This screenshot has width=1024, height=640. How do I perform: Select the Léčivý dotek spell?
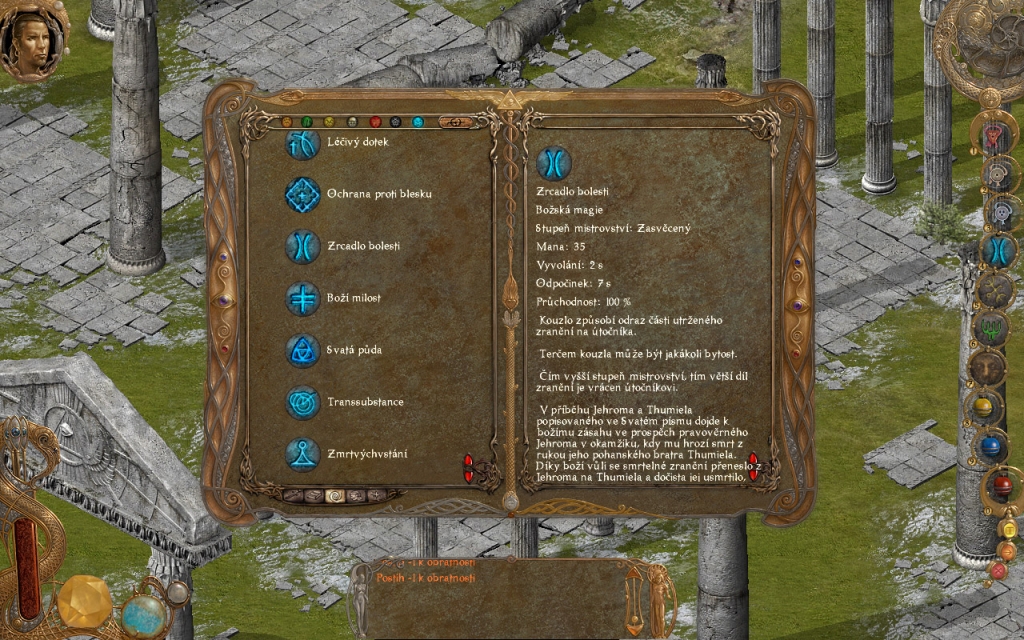click(303, 142)
